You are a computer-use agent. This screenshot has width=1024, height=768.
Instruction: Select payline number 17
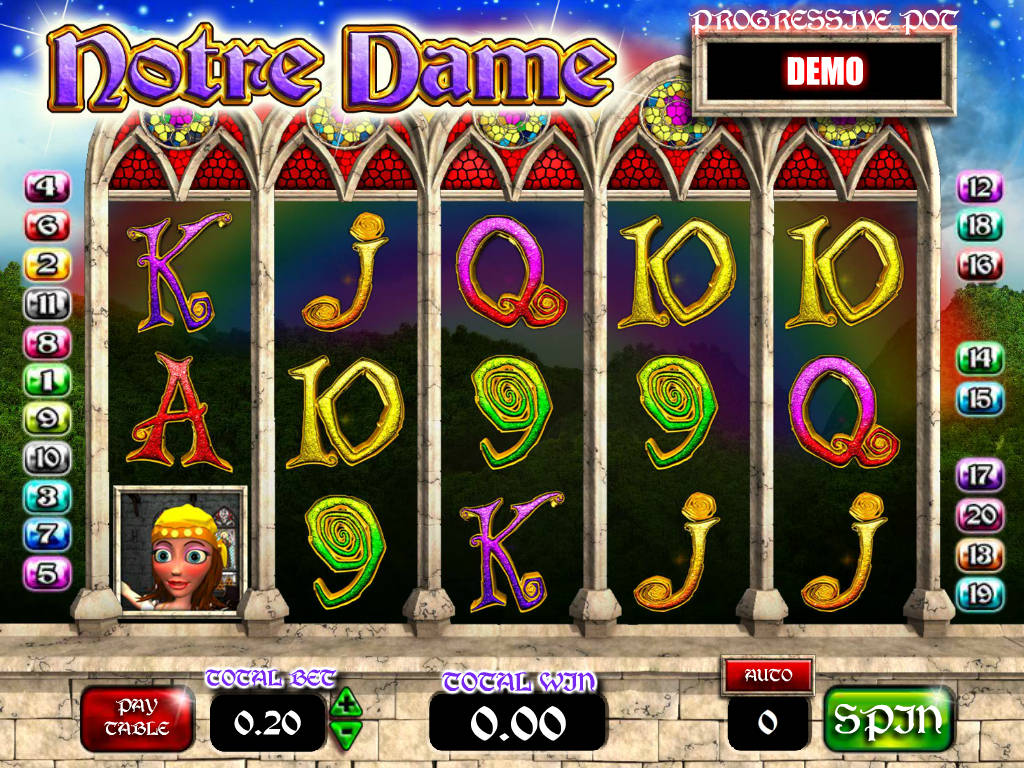click(979, 476)
